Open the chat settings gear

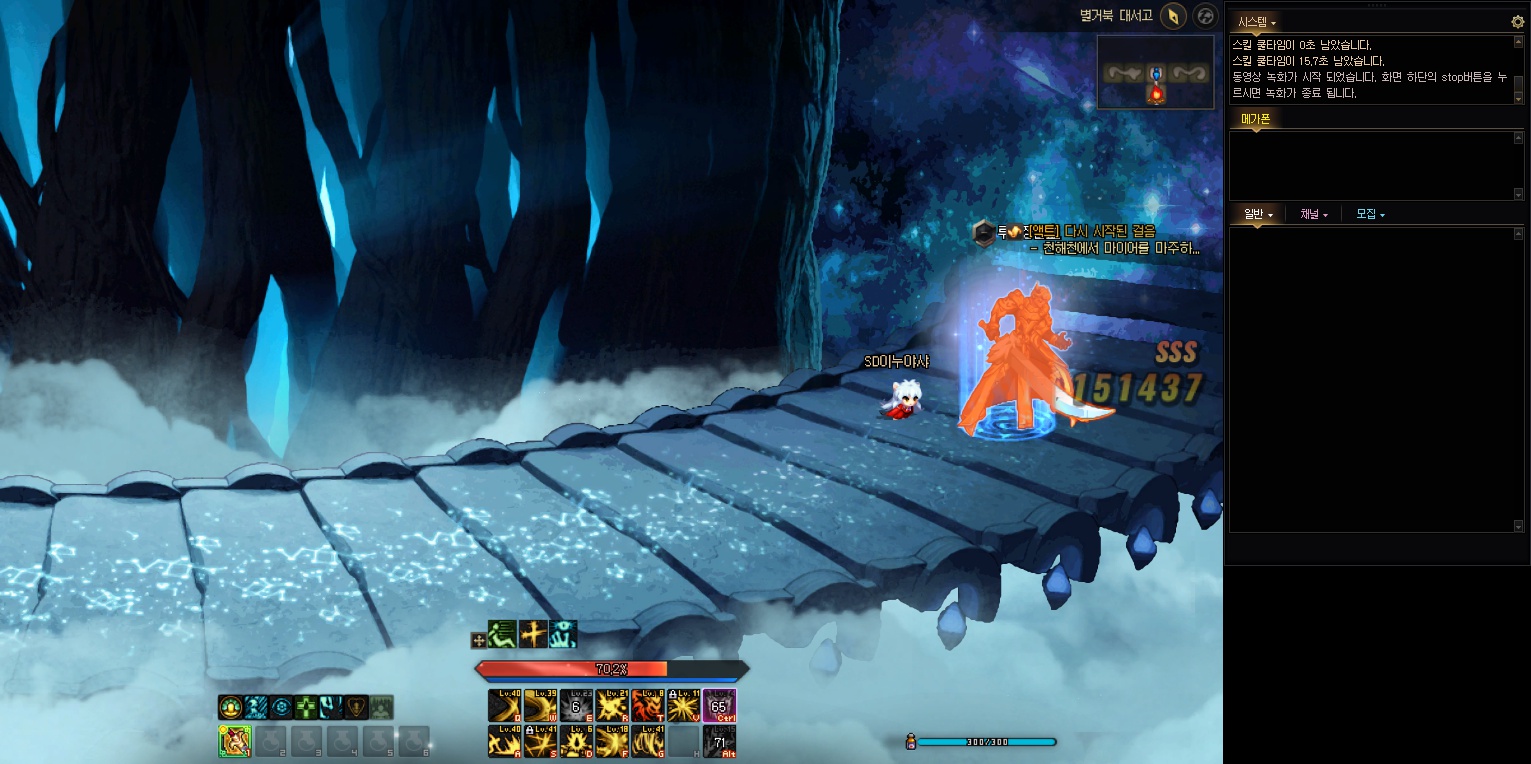[1517, 21]
